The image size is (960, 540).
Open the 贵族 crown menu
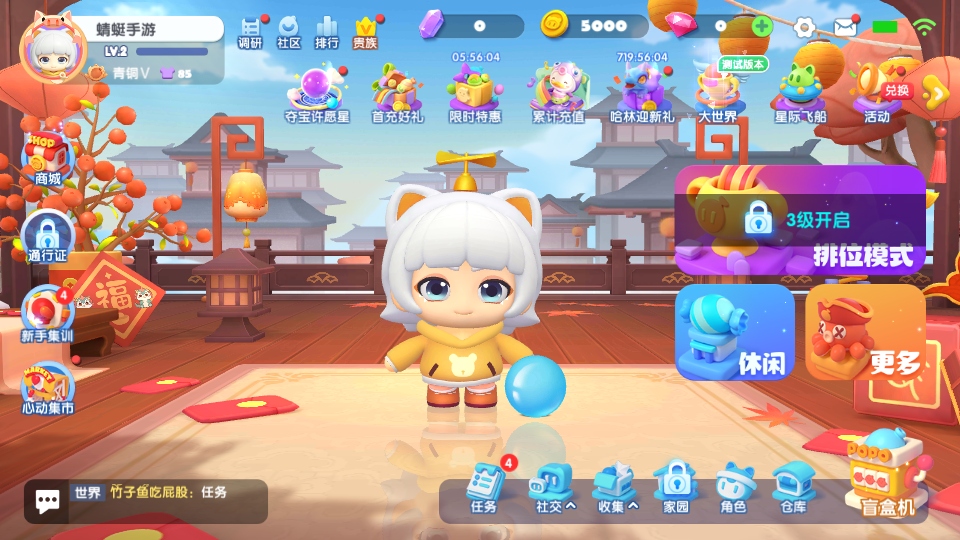pos(366,31)
